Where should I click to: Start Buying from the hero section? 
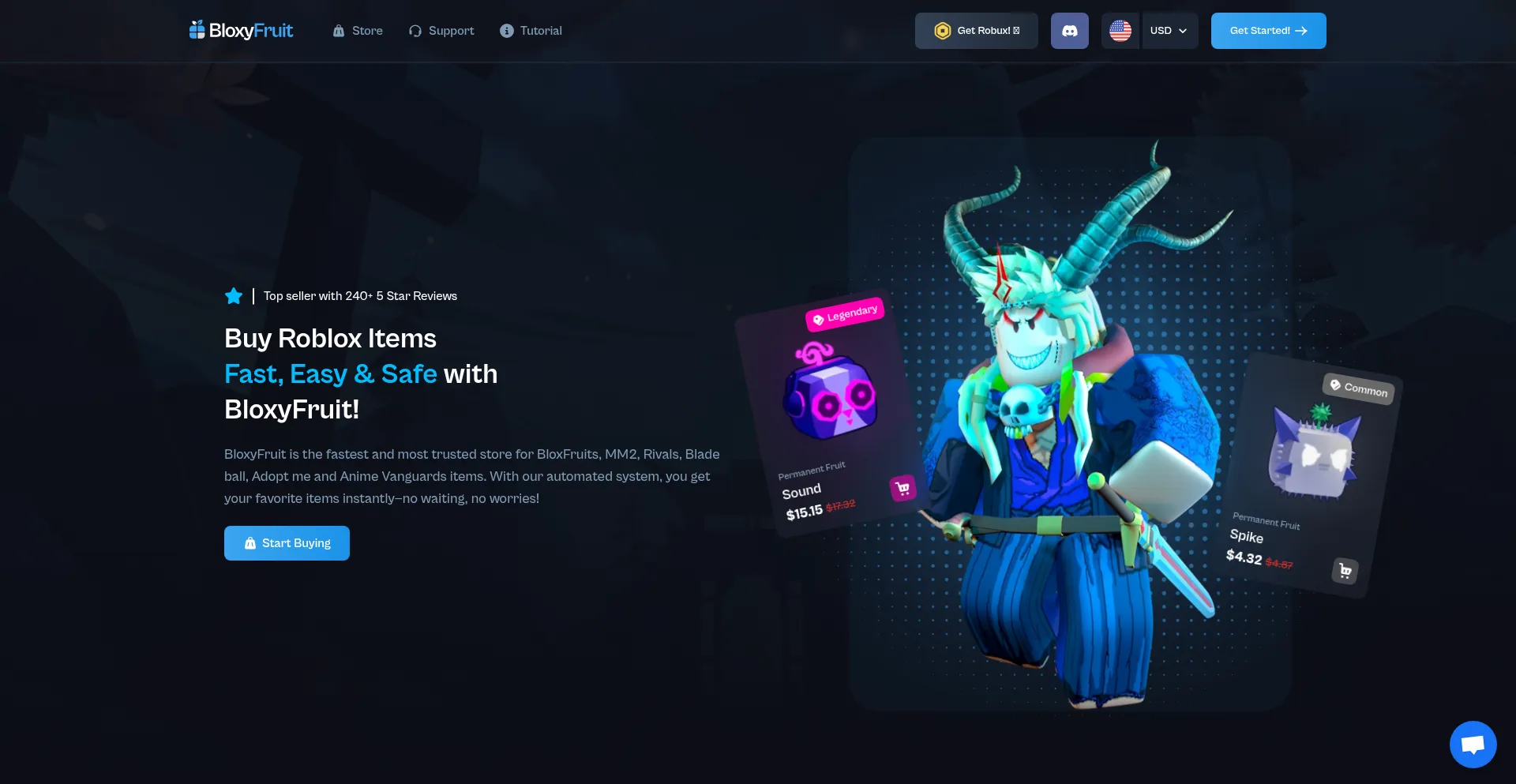coord(287,543)
